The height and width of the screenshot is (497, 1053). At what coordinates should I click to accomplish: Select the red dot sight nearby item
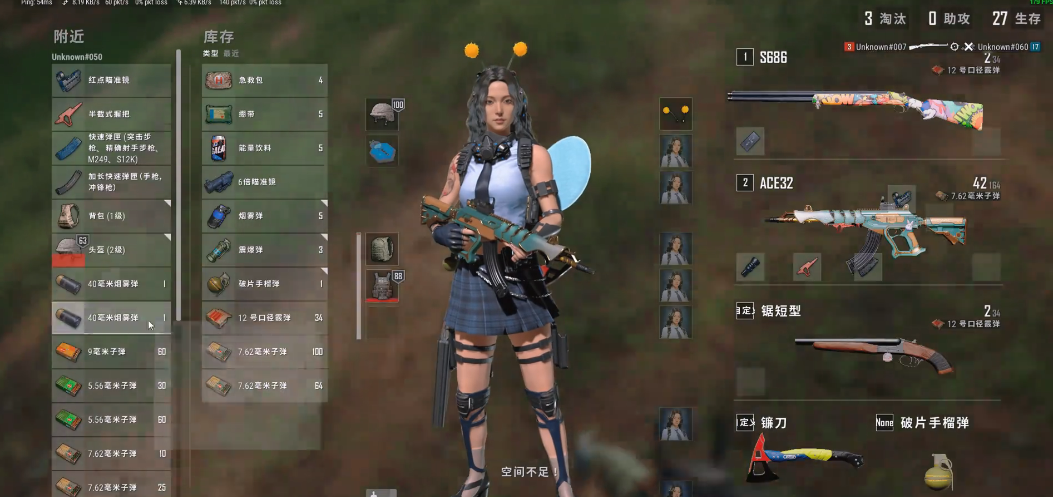click(x=111, y=81)
